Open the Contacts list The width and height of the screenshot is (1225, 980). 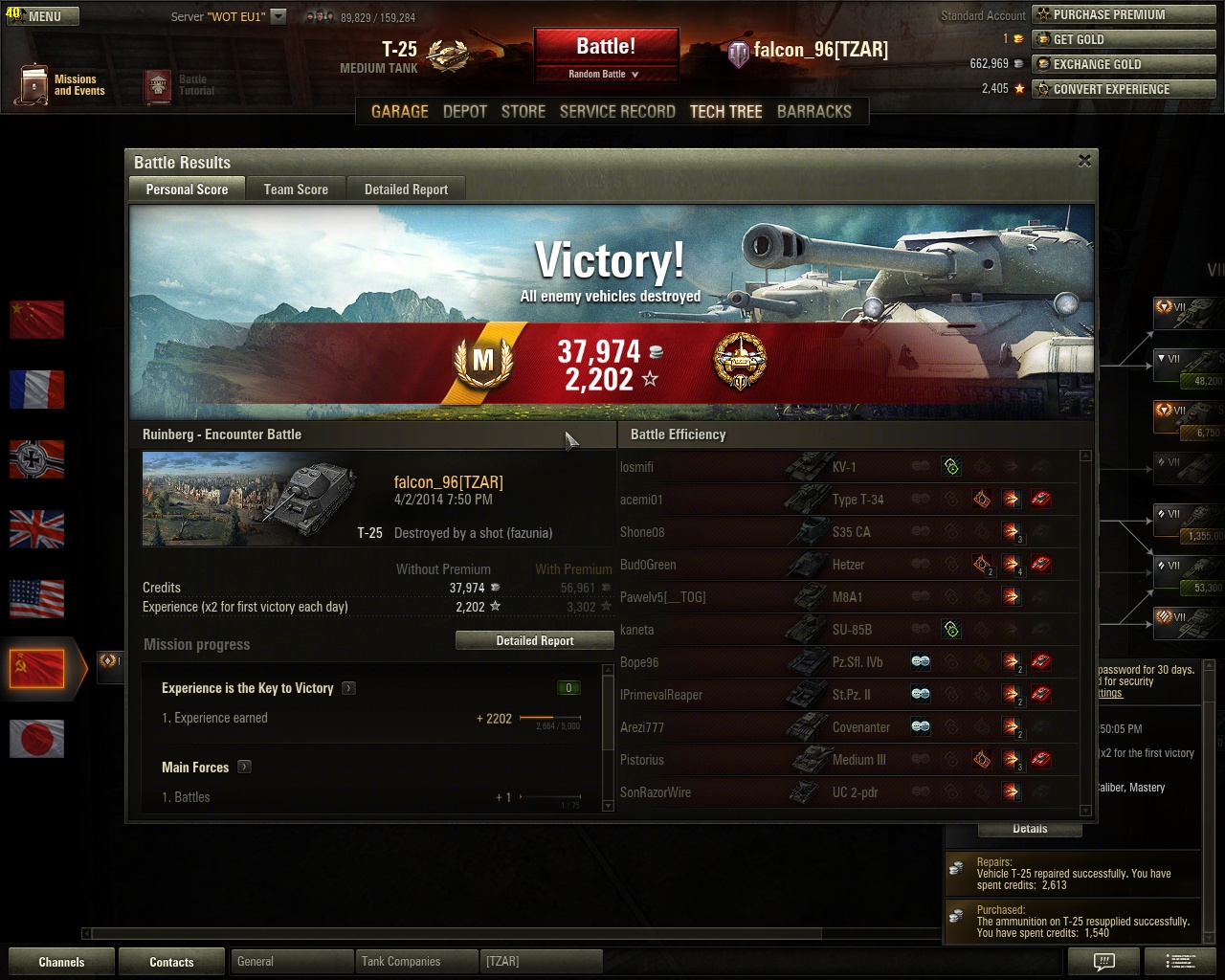tap(171, 962)
